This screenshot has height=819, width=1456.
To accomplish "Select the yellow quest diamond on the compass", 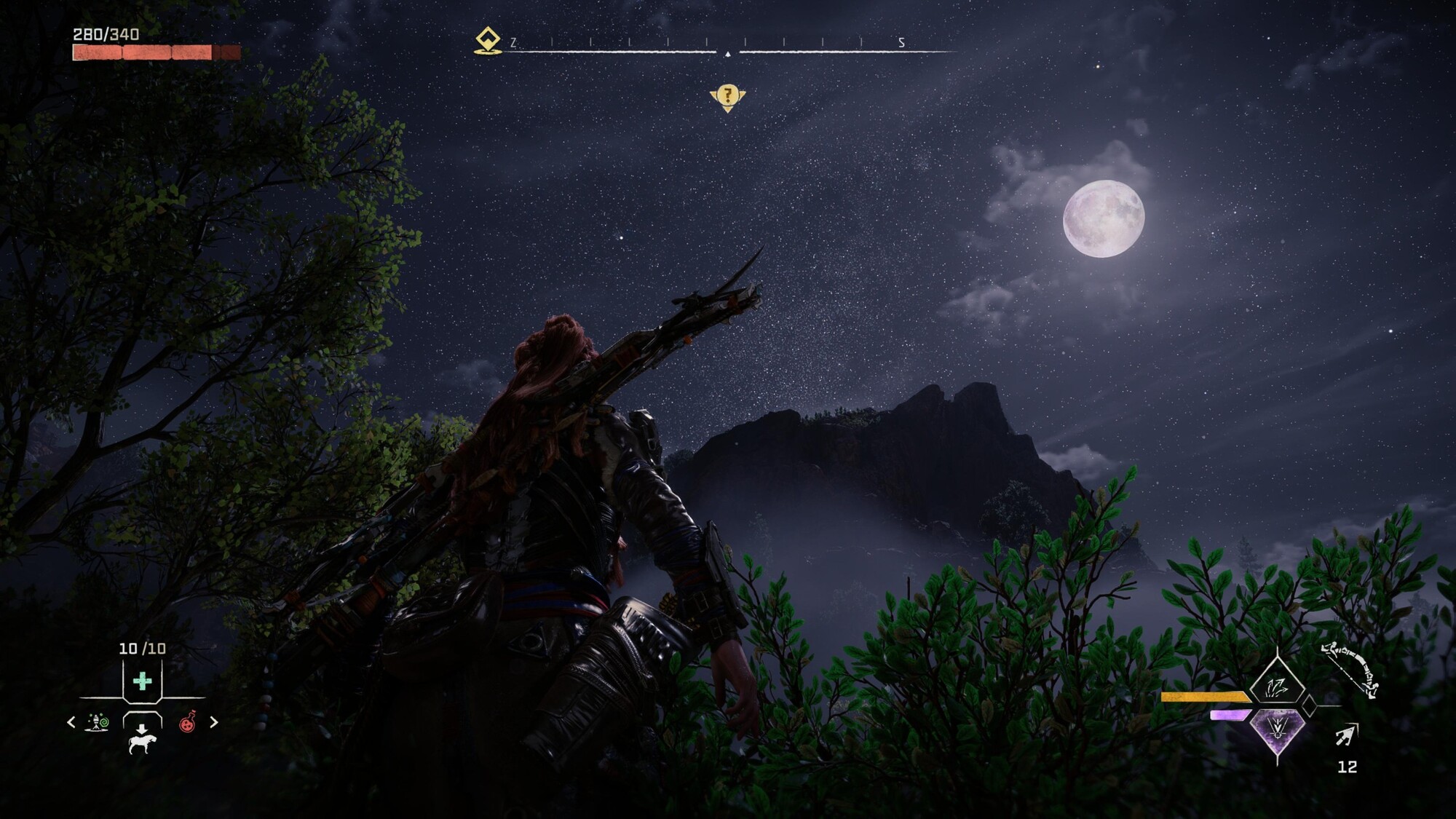I will pos(488,40).
